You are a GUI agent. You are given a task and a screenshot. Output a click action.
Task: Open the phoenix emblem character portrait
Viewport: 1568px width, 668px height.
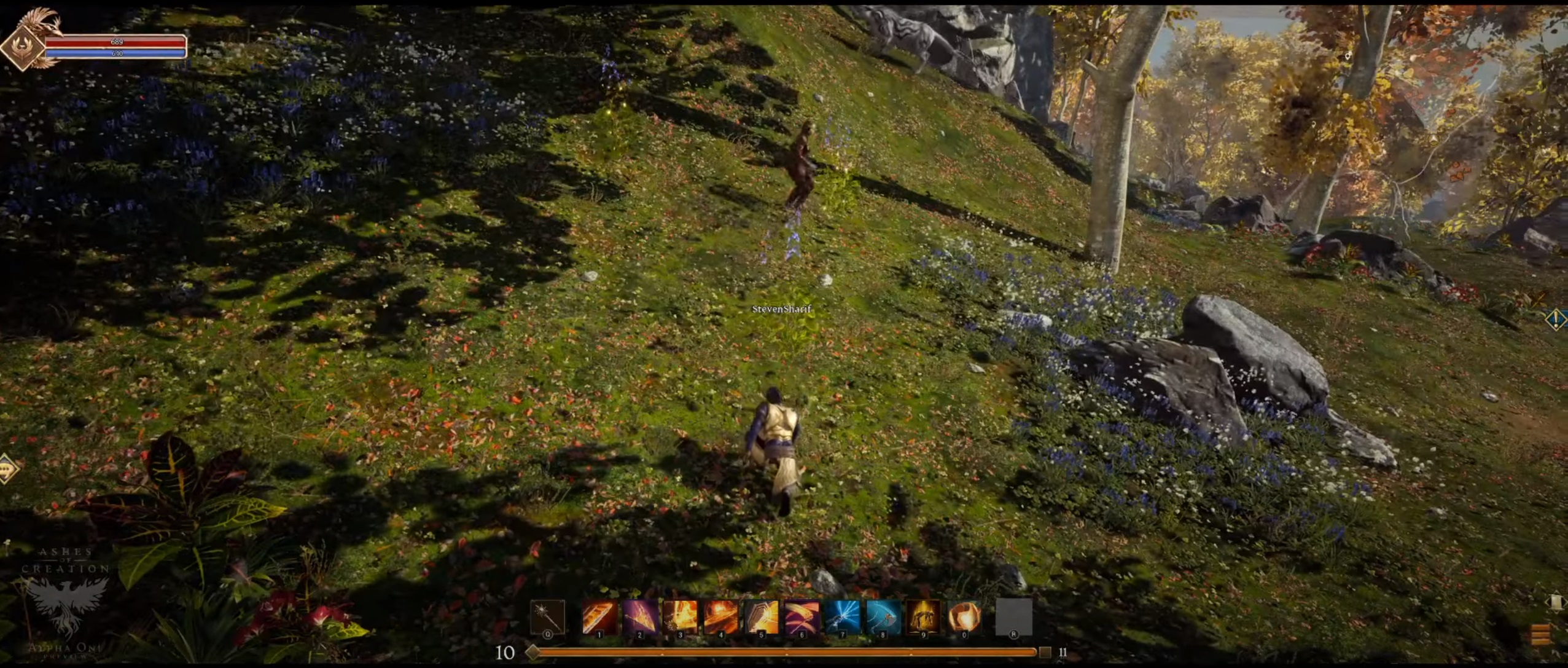pos(23,46)
